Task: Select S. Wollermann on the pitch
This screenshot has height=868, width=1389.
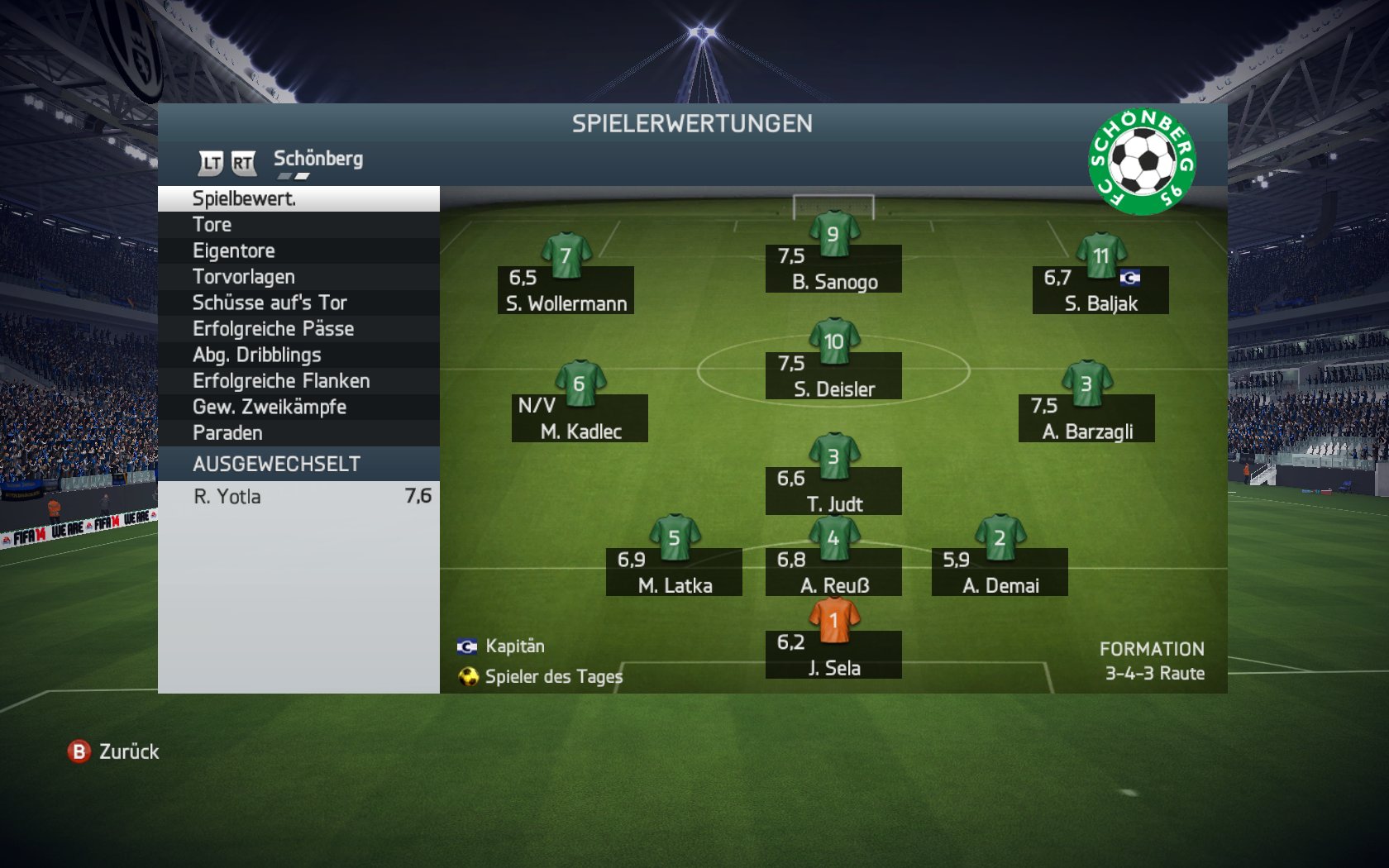Action: [x=566, y=290]
